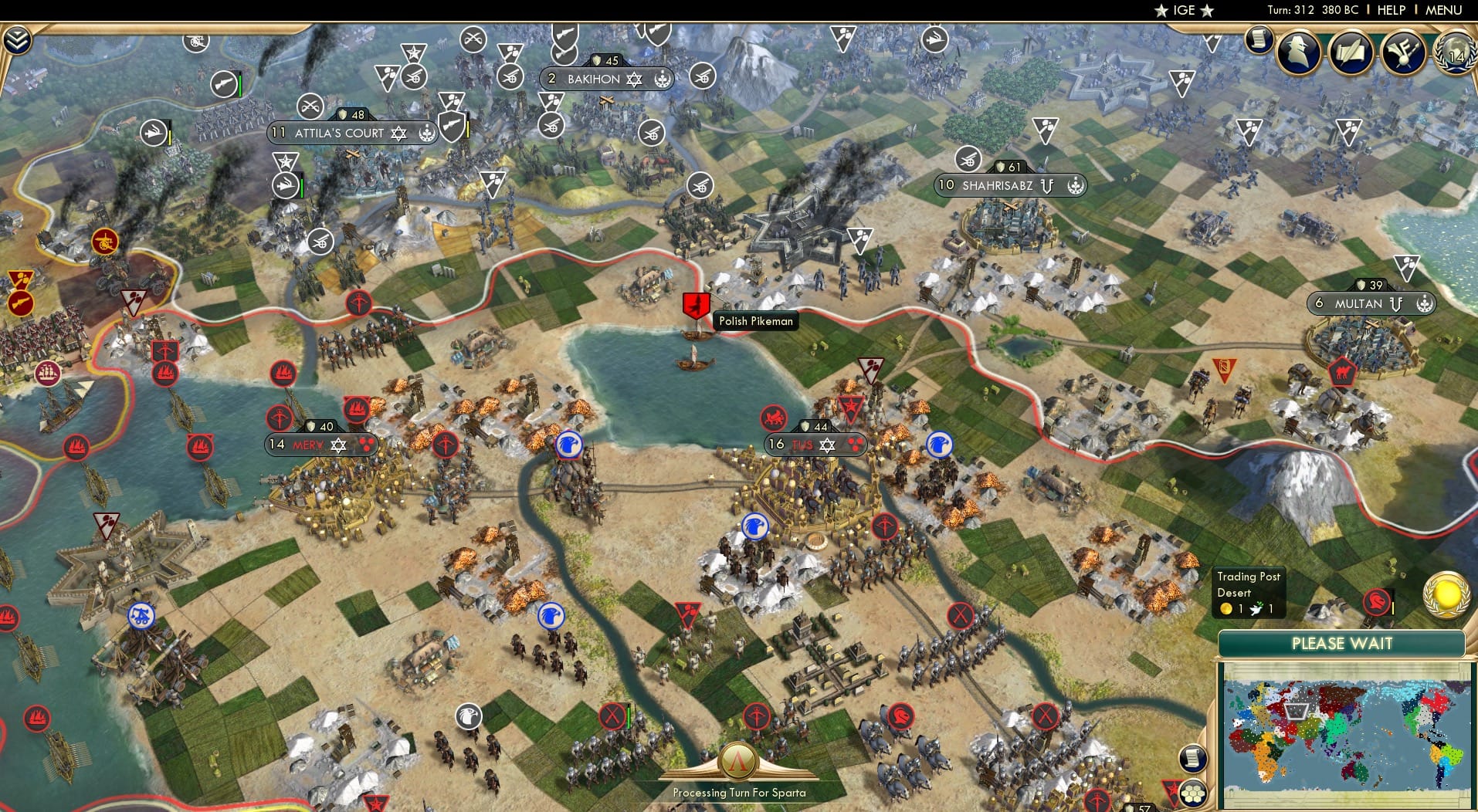The image size is (1478, 812).
Task: Click the religion star on Merv's city banner
Action: click(337, 444)
